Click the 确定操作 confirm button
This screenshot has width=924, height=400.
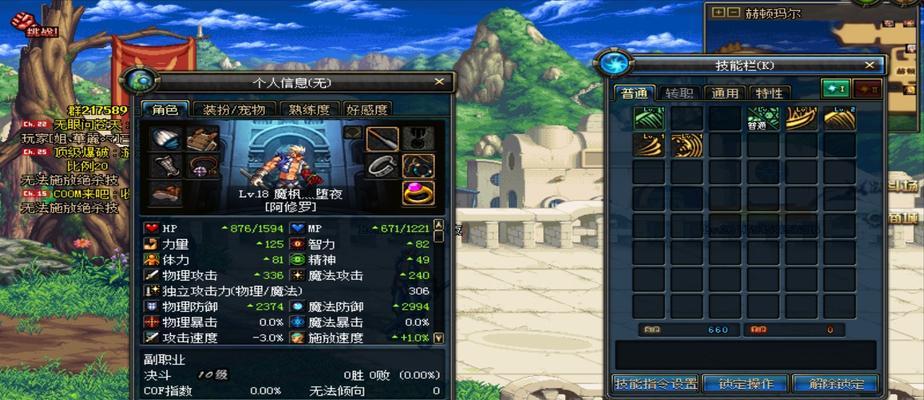point(745,384)
